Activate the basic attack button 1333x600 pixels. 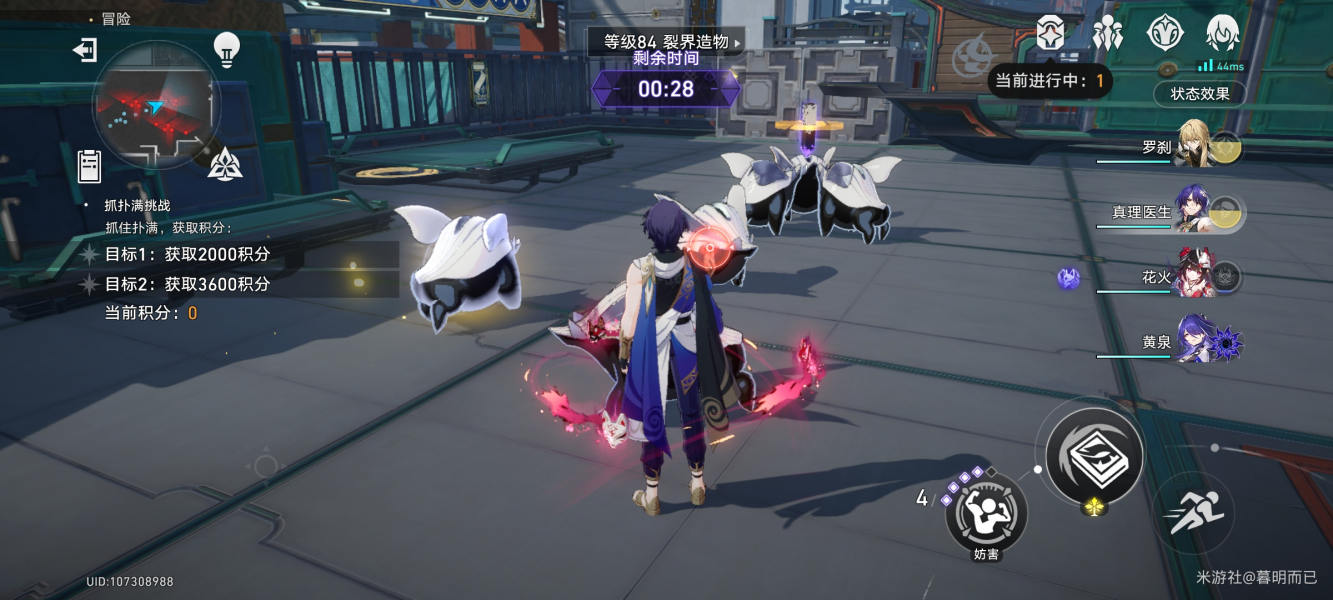[1094, 457]
